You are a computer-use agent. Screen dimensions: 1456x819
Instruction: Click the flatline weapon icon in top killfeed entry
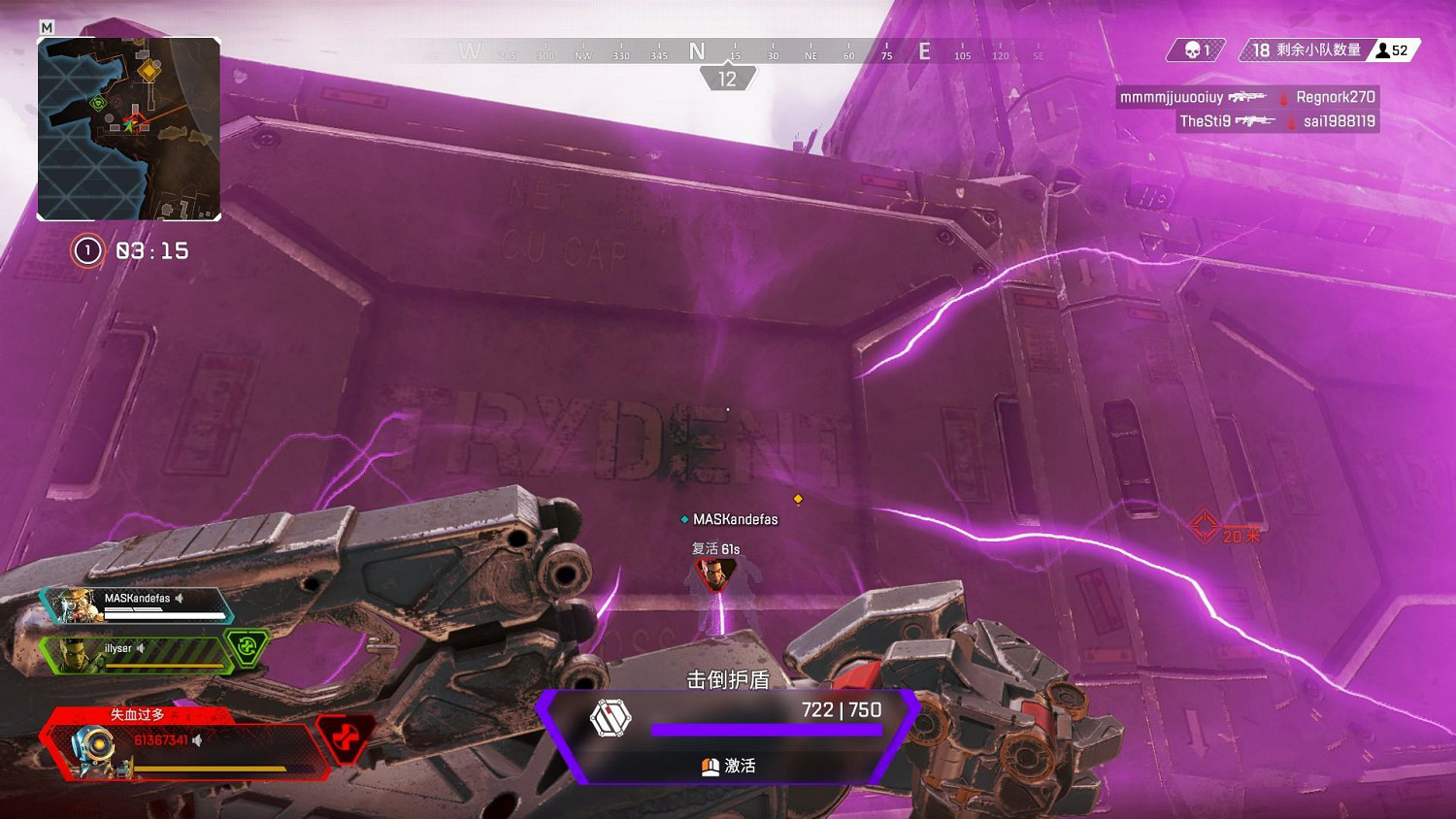point(1248,97)
